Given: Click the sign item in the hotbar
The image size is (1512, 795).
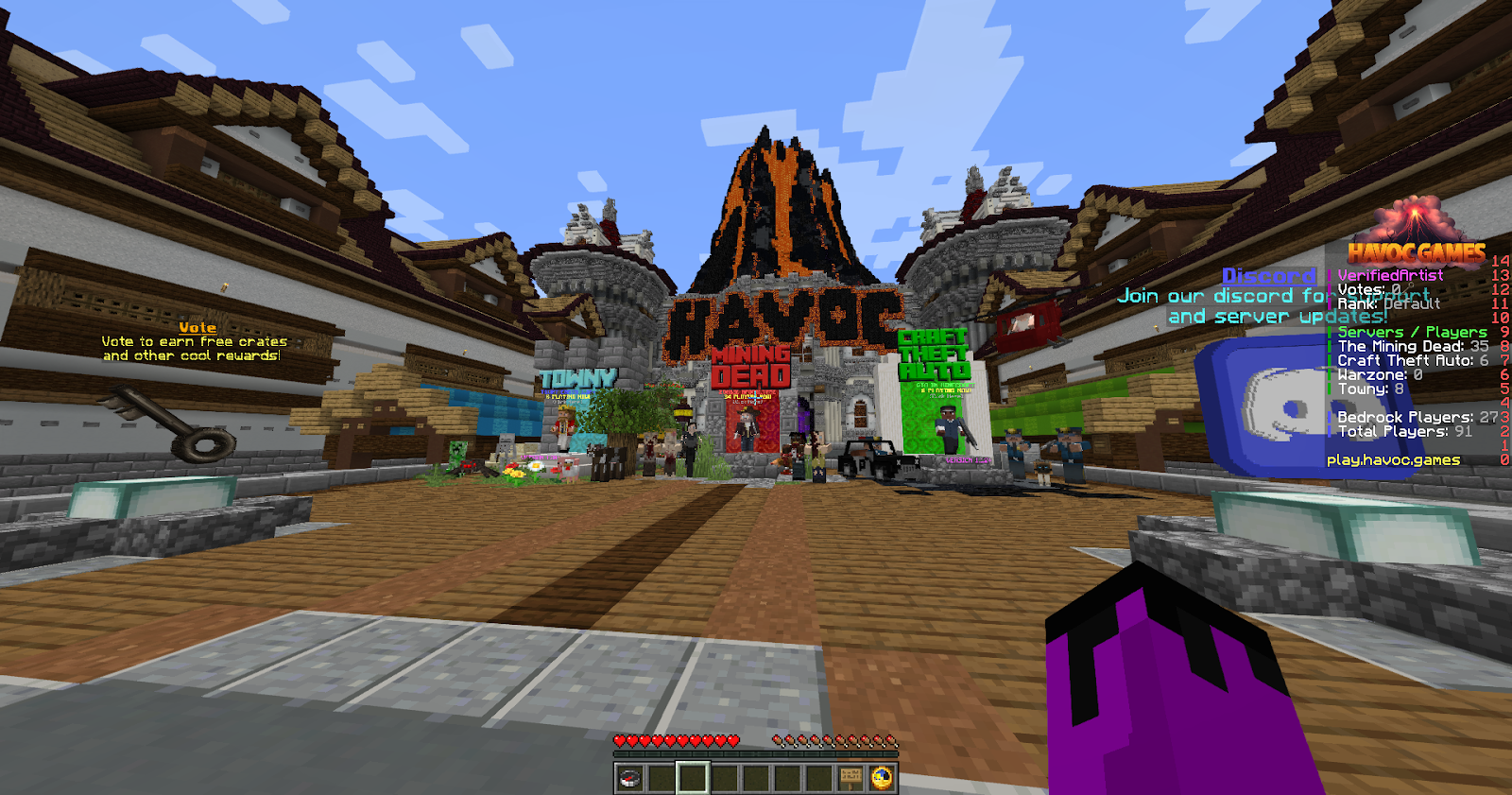Looking at the screenshot, I should pos(850,777).
